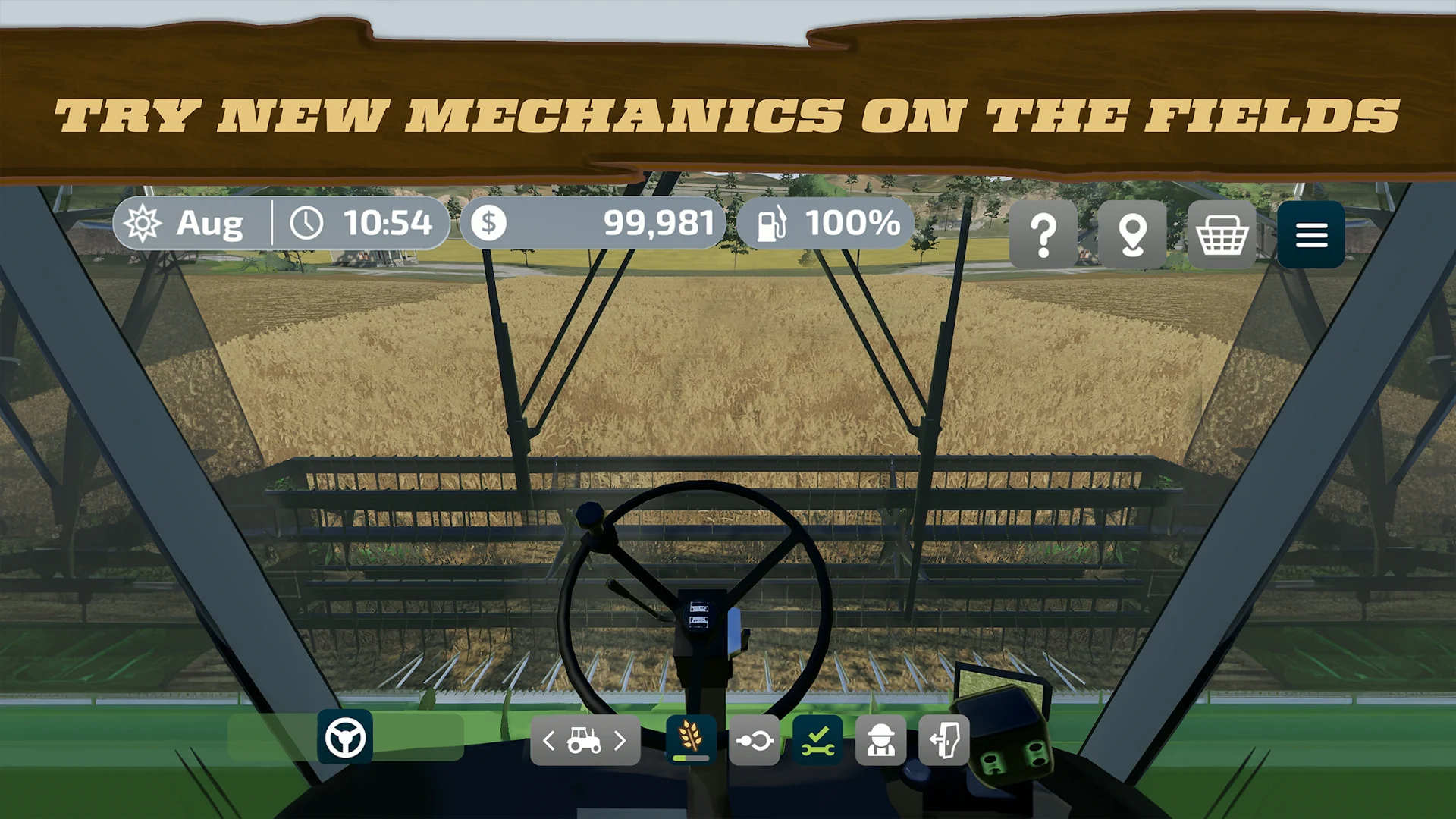
Task: Click the exit vehicle door icon
Action: (945, 741)
